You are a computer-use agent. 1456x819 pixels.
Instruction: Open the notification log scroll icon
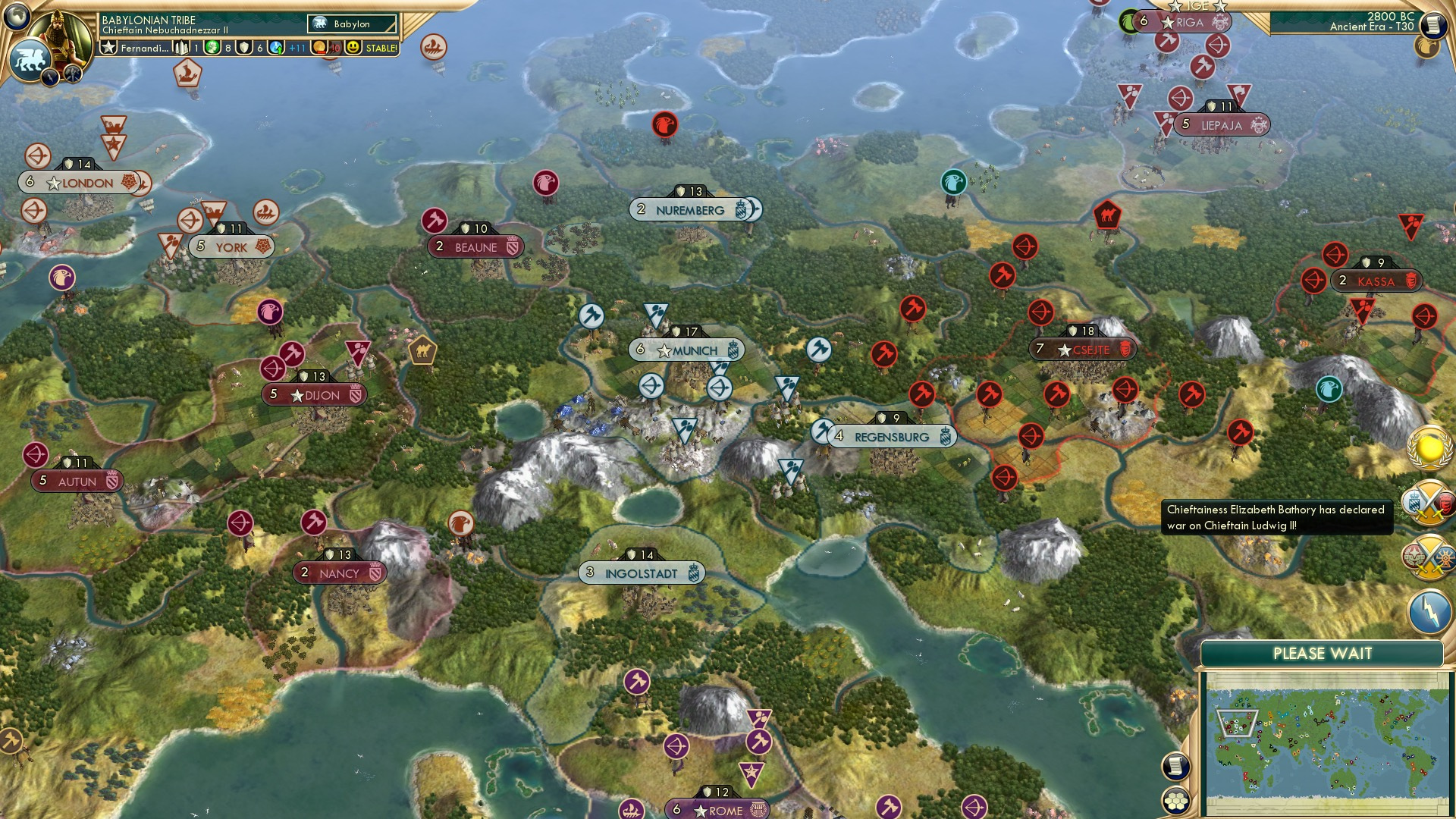click(x=1435, y=24)
